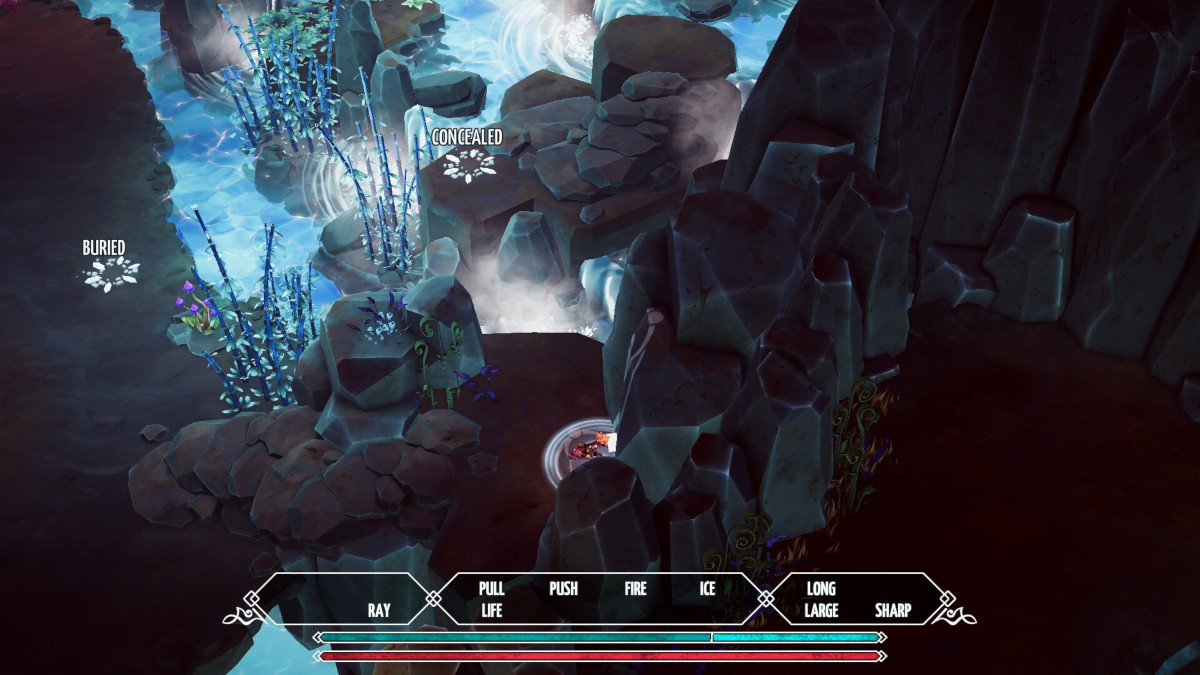Choose the PULL spell element
The image size is (1200, 675).
[x=491, y=588]
